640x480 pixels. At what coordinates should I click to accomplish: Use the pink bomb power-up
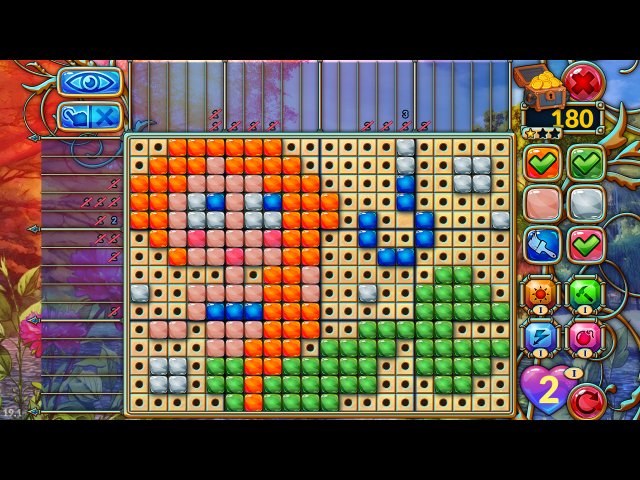585,336
